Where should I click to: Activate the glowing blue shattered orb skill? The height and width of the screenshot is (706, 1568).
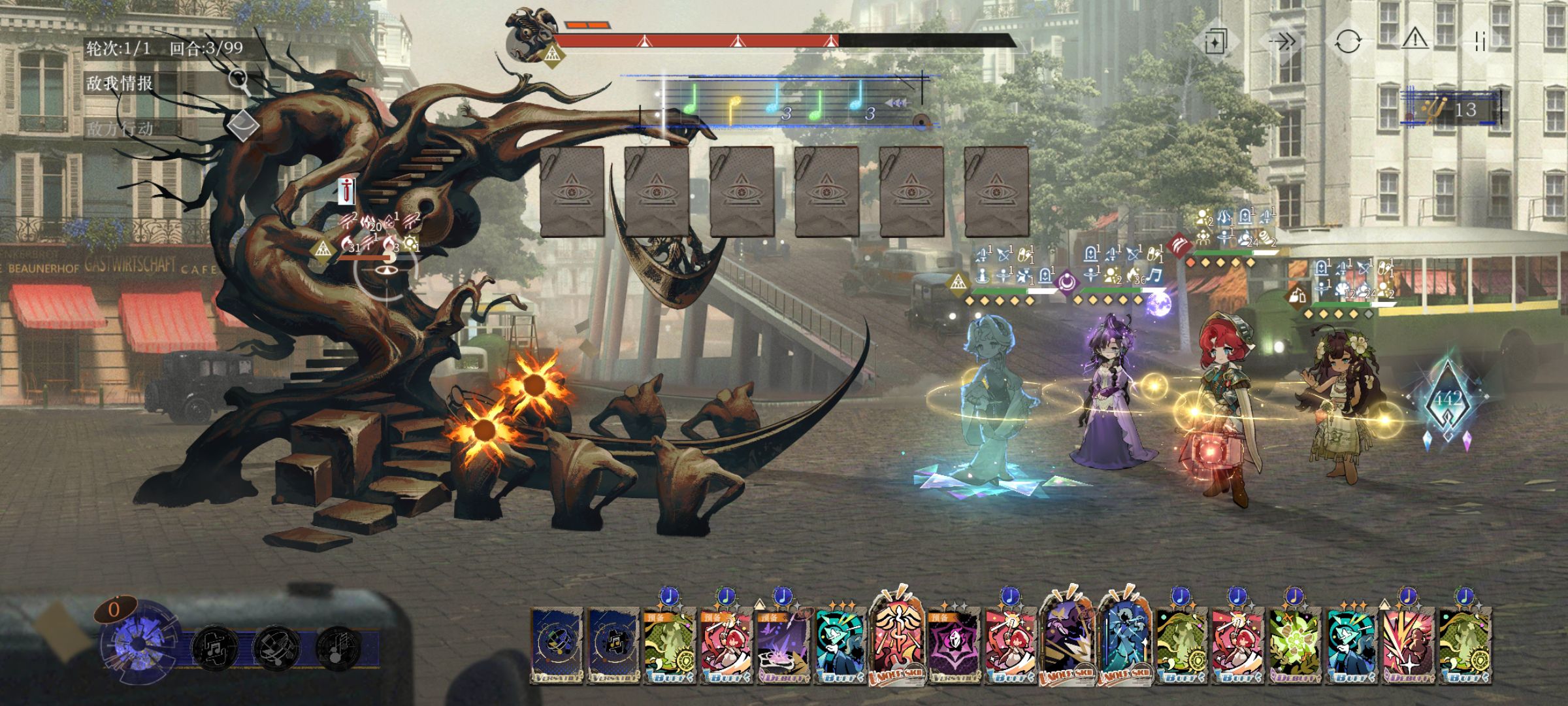(x=139, y=644)
